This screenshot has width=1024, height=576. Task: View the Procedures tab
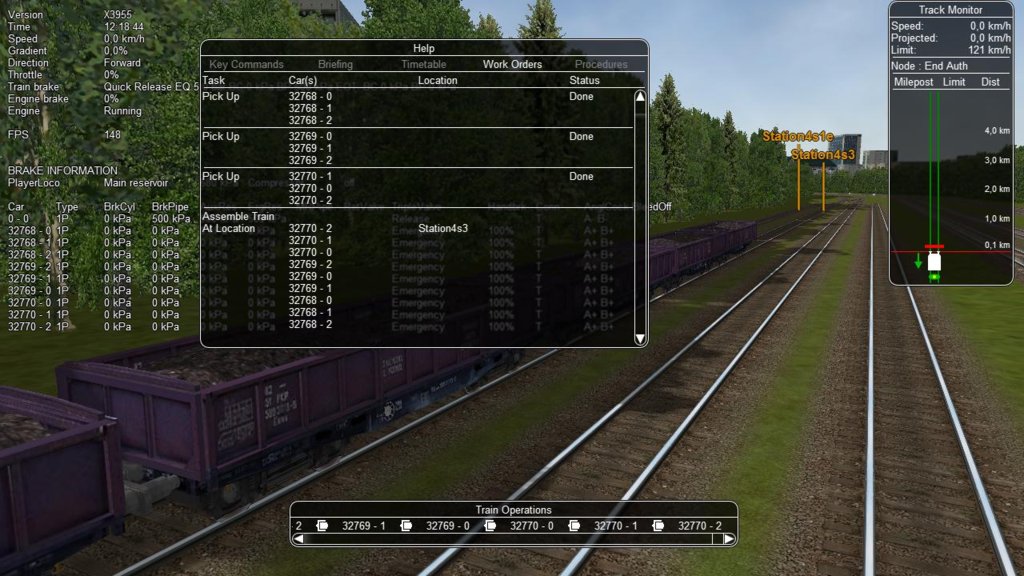(601, 64)
